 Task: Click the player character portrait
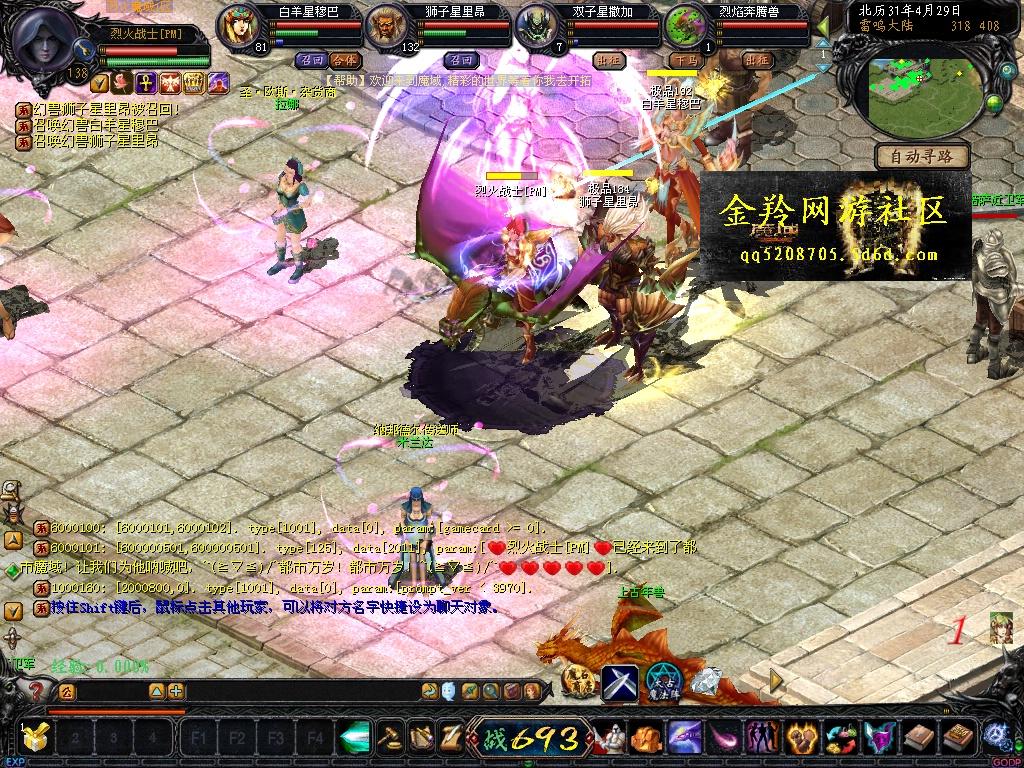(x=47, y=36)
